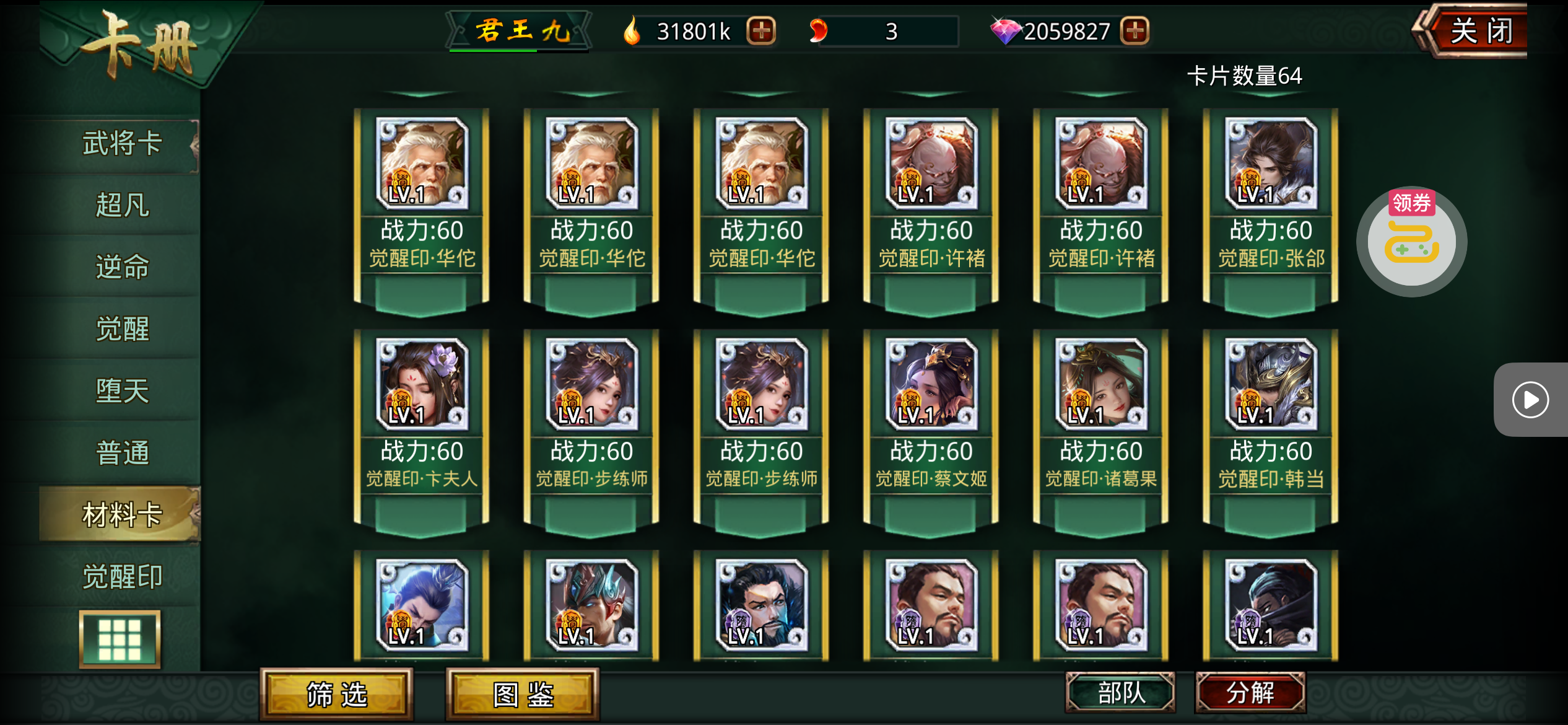The image size is (1568, 725).
Task: Go to the 部队 troop screen
Action: (x=1120, y=693)
